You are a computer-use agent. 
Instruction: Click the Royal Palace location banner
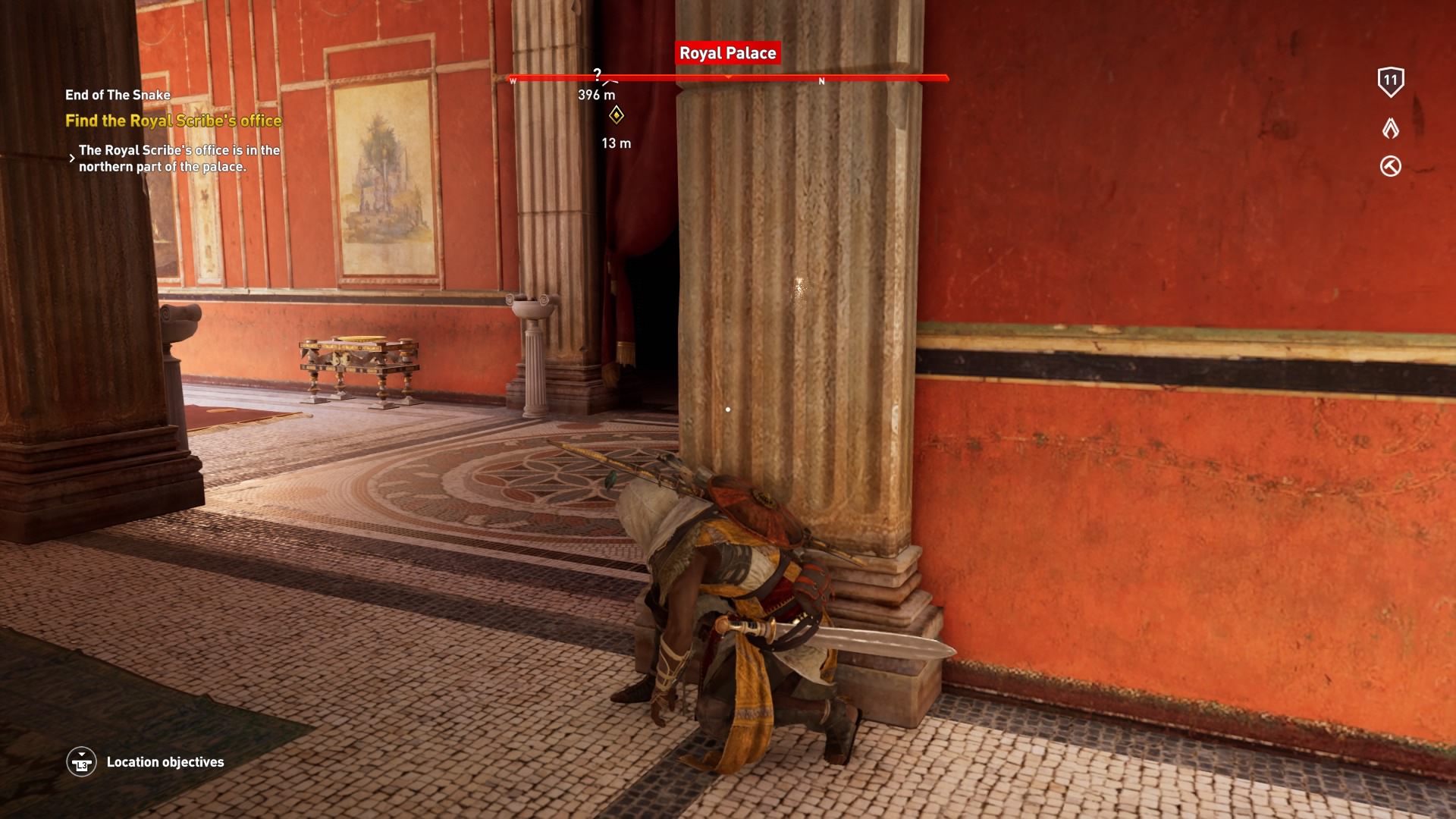click(x=727, y=53)
